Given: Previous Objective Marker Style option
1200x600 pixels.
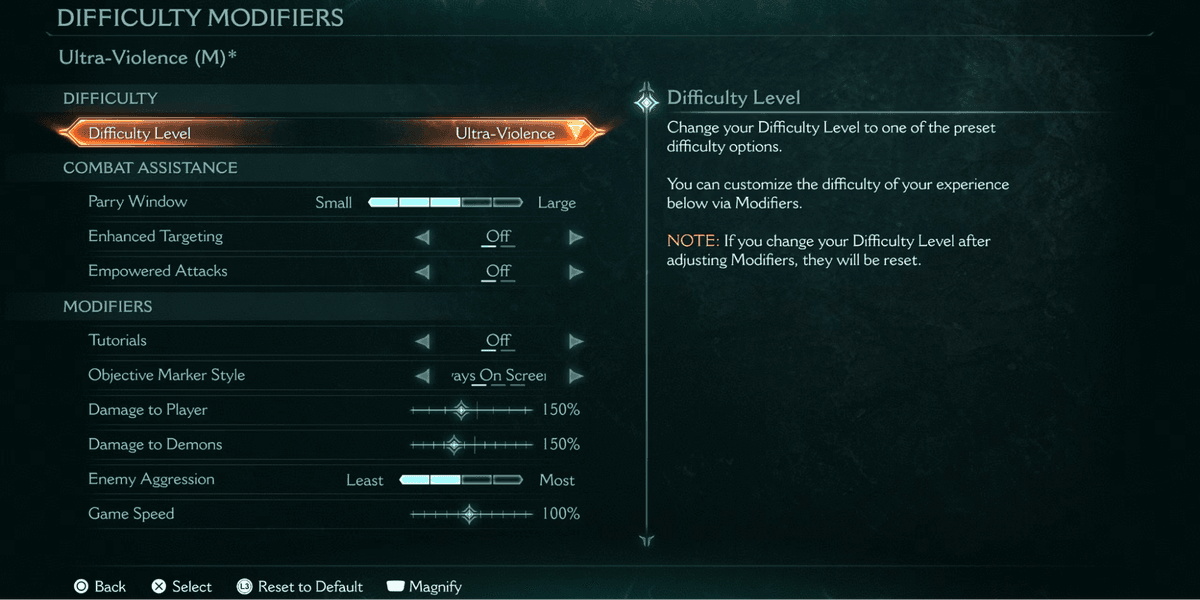Looking at the screenshot, I should [x=422, y=376].
